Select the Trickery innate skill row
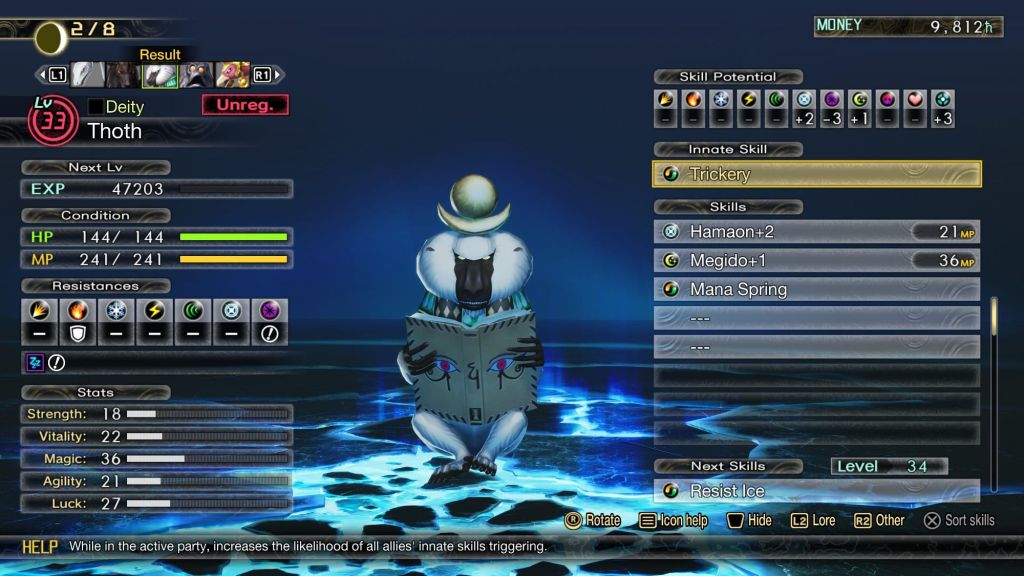Image resolution: width=1024 pixels, height=576 pixels. (x=817, y=174)
